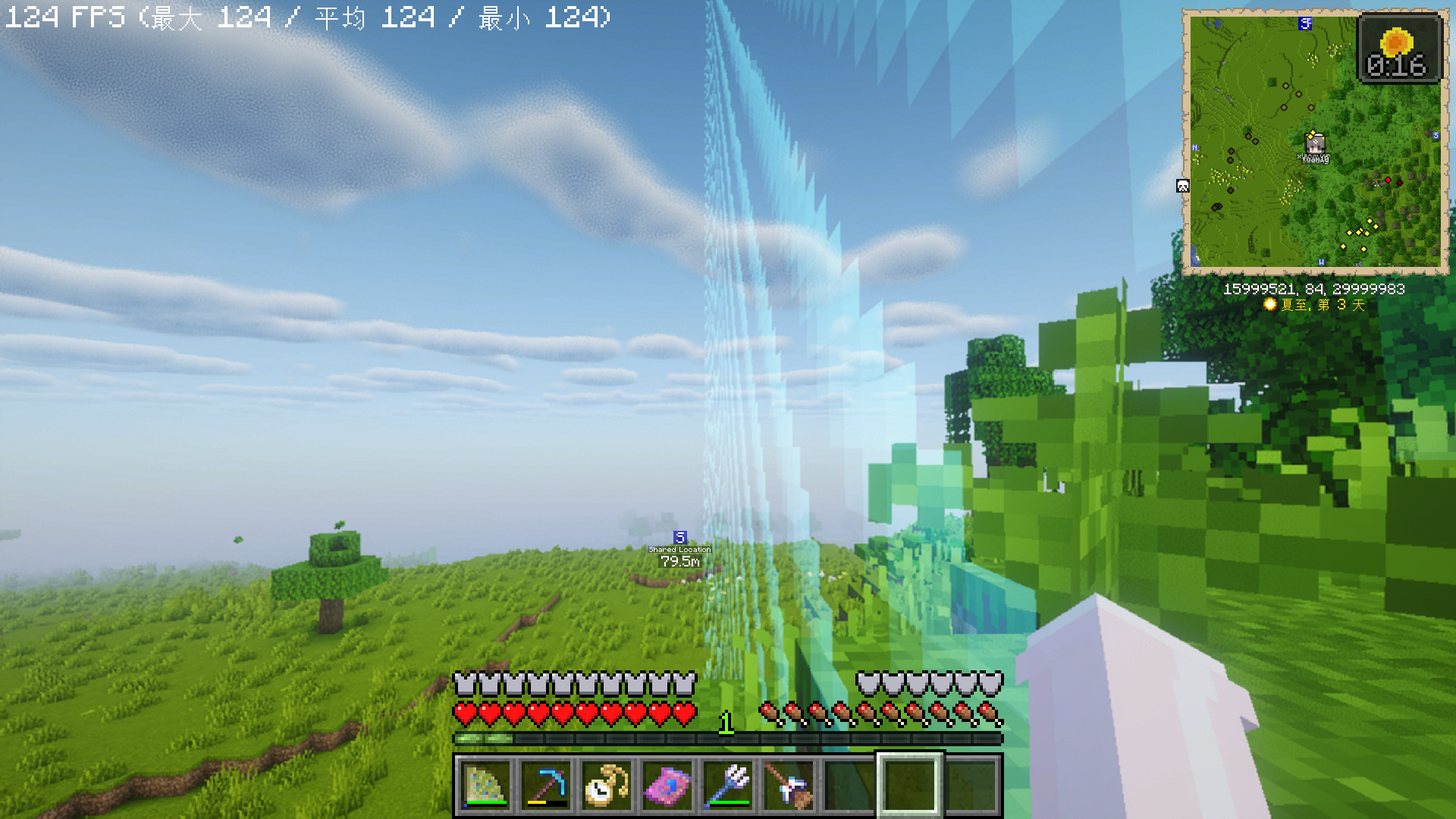
Task: Select the trident hotbar slot
Action: tap(728, 786)
